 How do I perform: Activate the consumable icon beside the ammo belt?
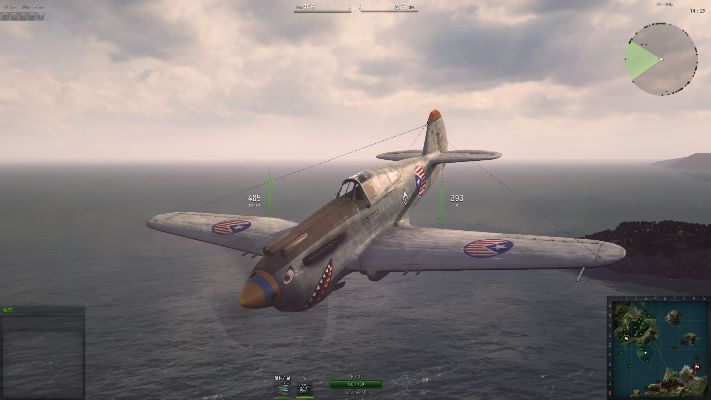305,386
